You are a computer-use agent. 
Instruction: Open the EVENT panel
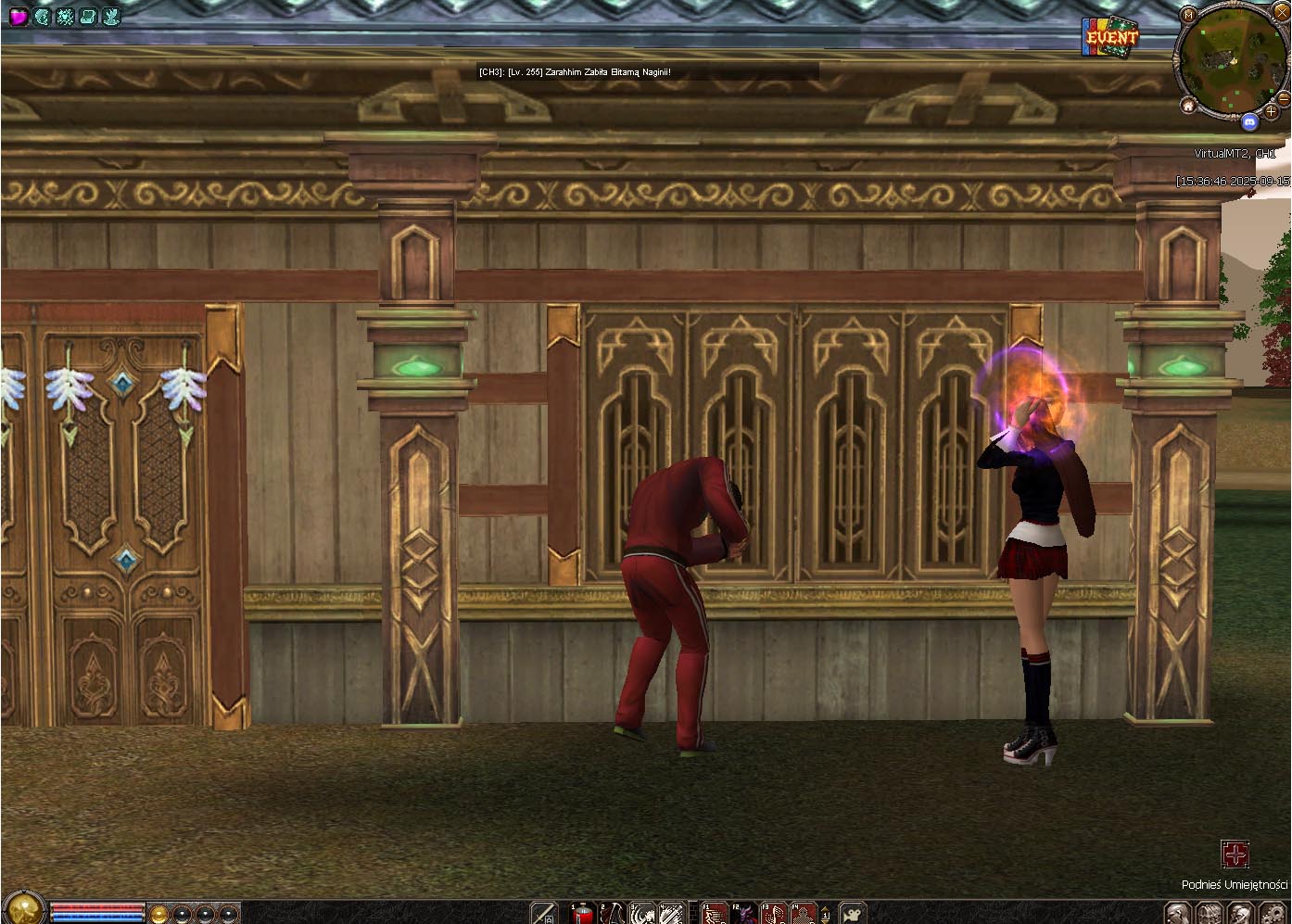pos(1110,38)
